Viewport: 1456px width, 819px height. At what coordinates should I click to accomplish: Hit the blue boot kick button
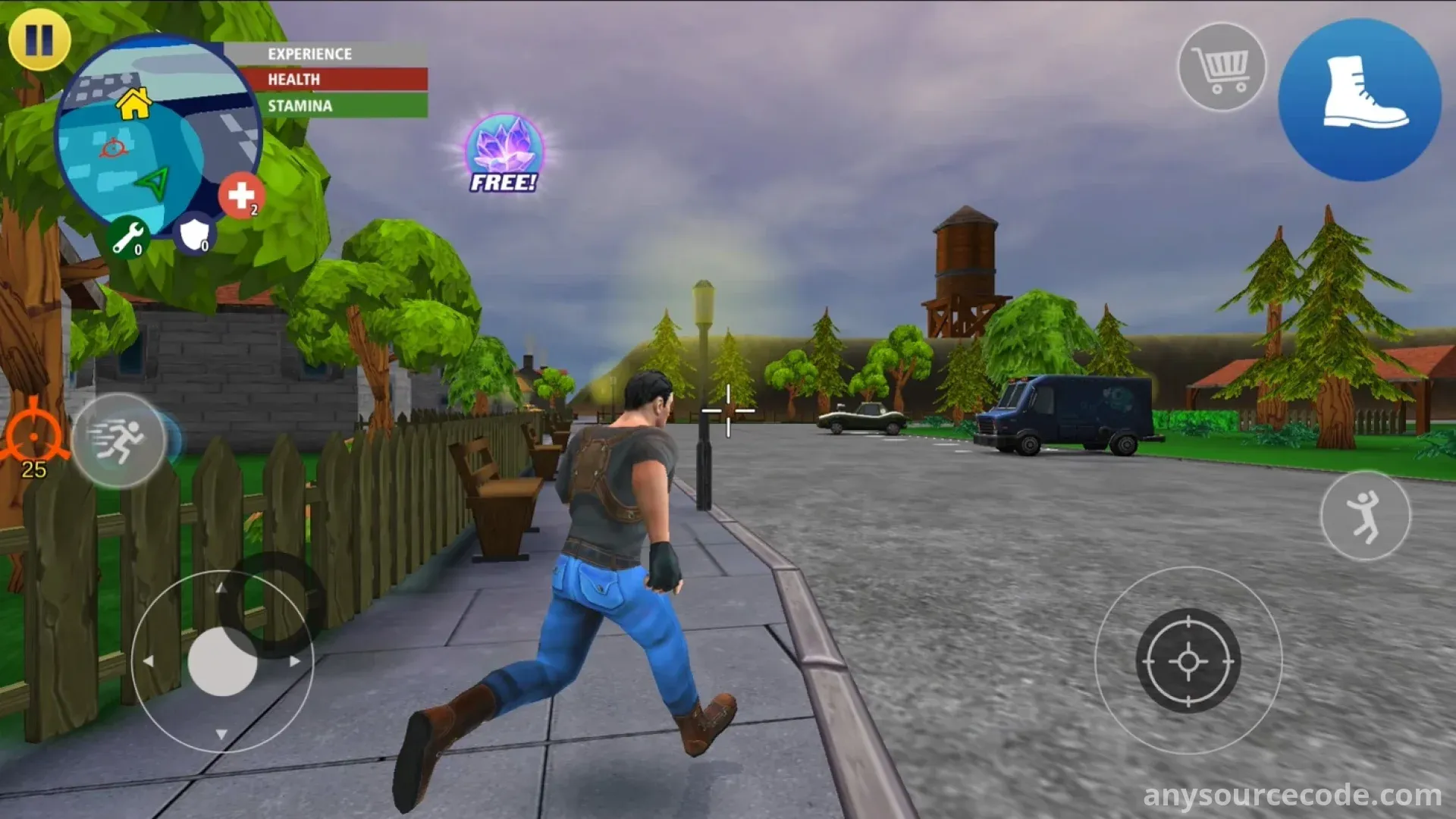click(1360, 100)
